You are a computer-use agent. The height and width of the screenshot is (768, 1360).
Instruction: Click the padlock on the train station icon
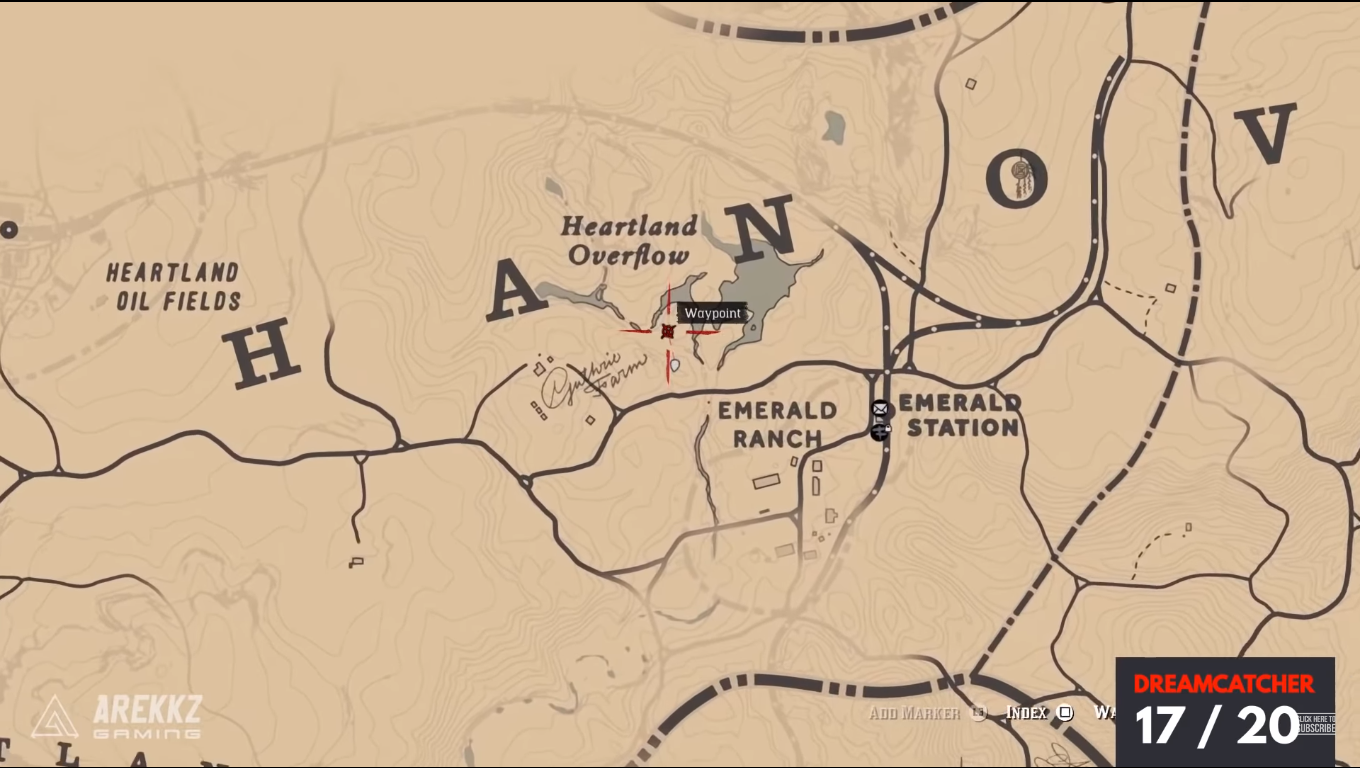click(888, 428)
